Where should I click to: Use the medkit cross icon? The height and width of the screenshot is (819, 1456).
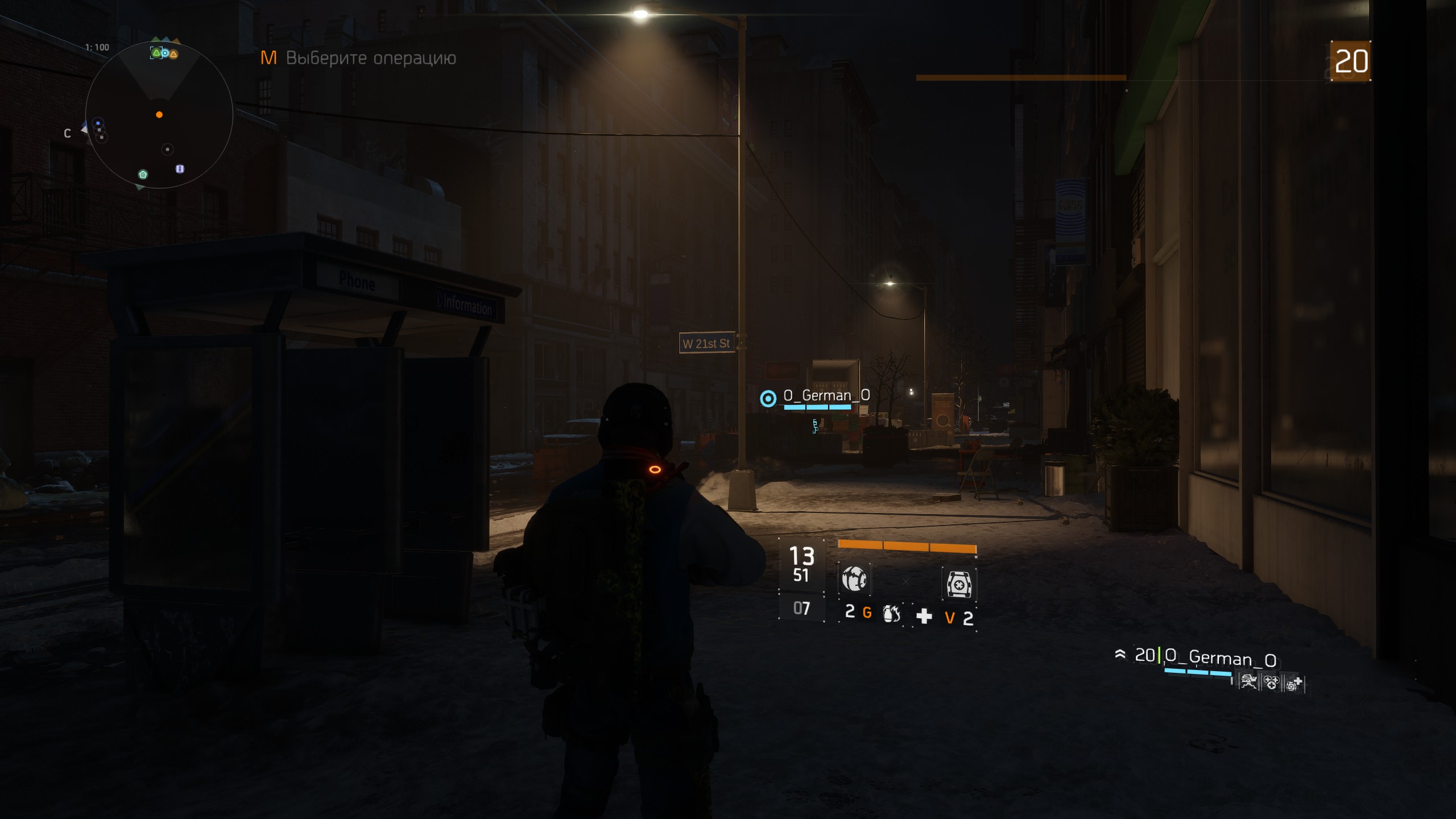924,616
